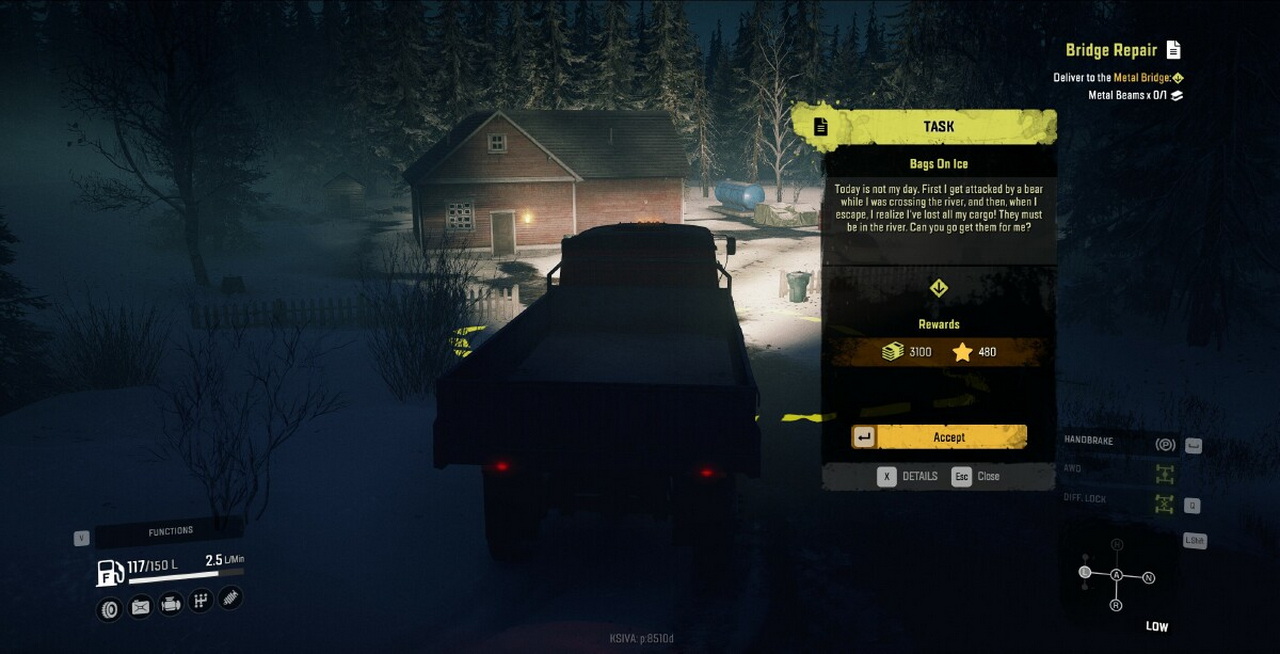Image resolution: width=1280 pixels, height=654 pixels.
Task: Shift the gearbox to N (neutral)
Action: [x=1149, y=578]
